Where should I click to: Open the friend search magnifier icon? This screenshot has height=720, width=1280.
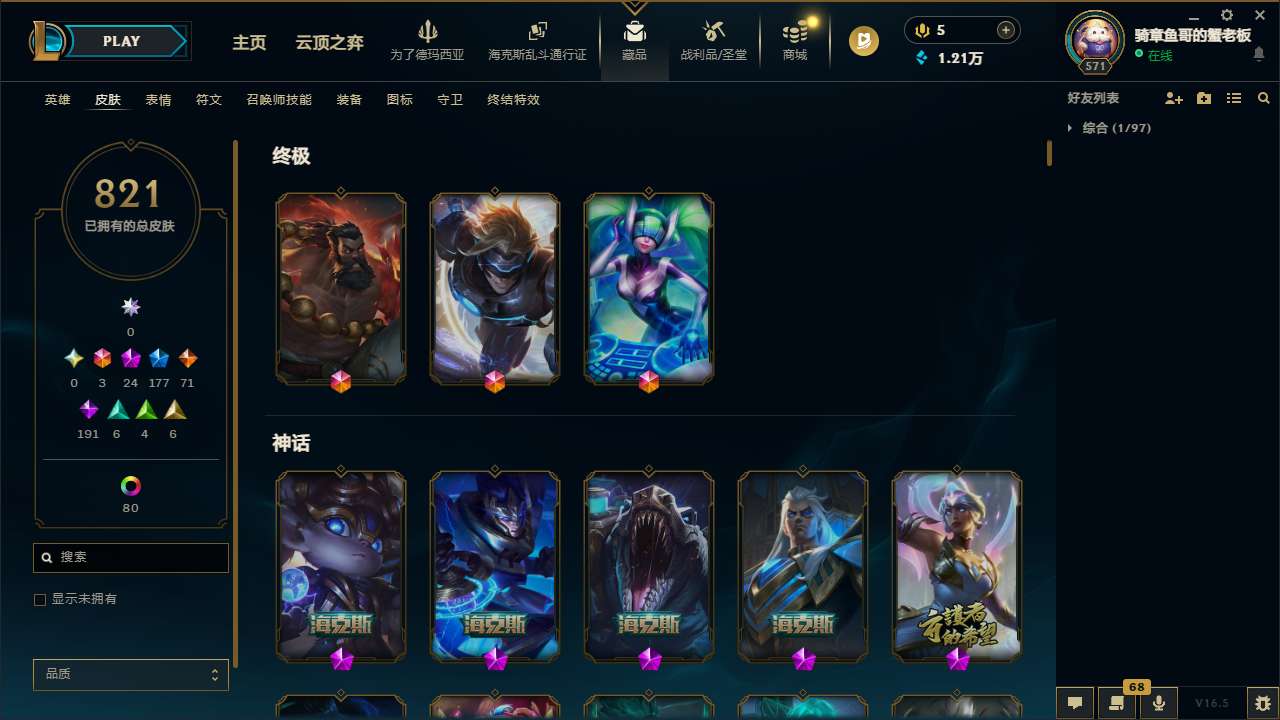pos(1264,98)
